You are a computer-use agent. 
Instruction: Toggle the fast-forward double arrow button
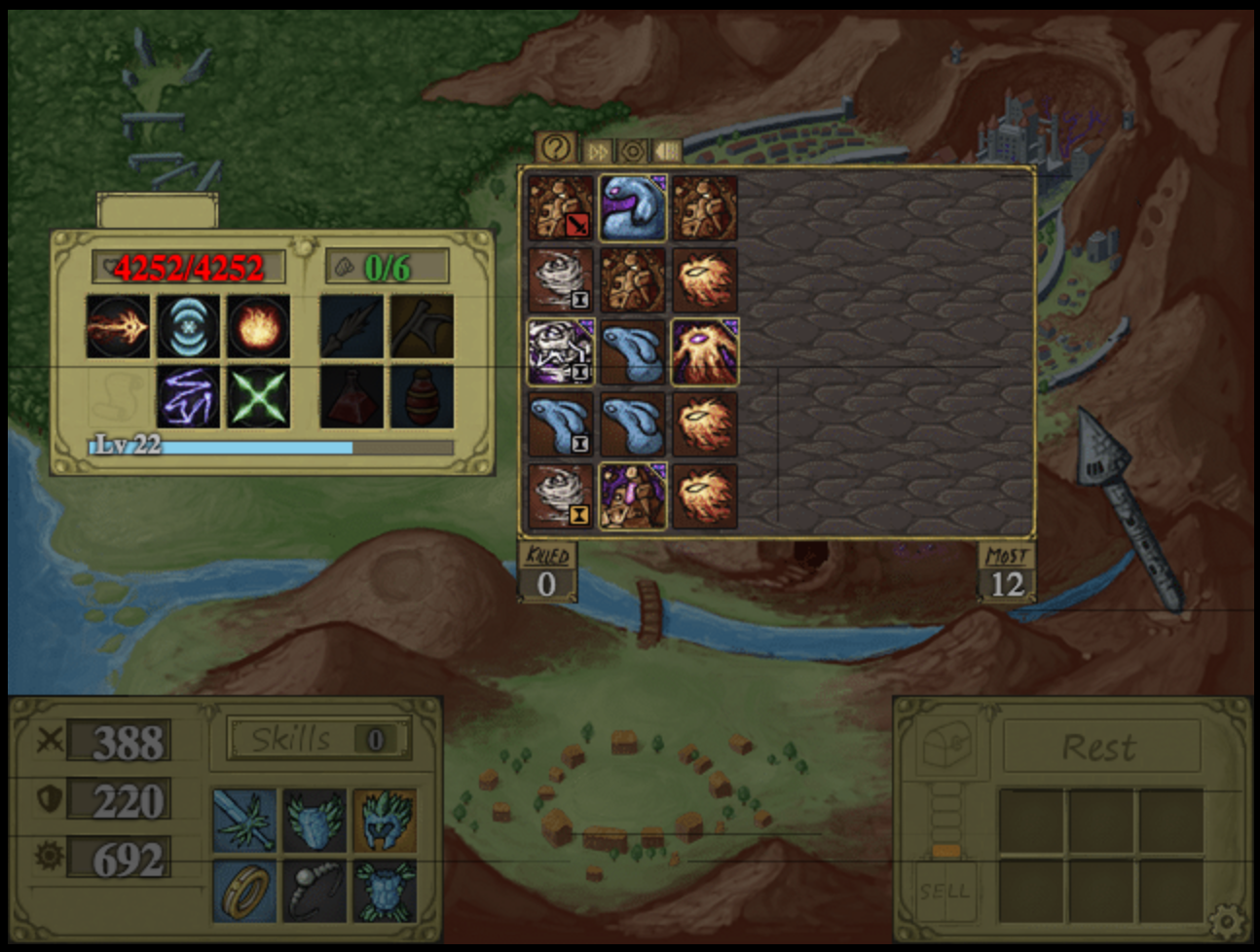[597, 151]
